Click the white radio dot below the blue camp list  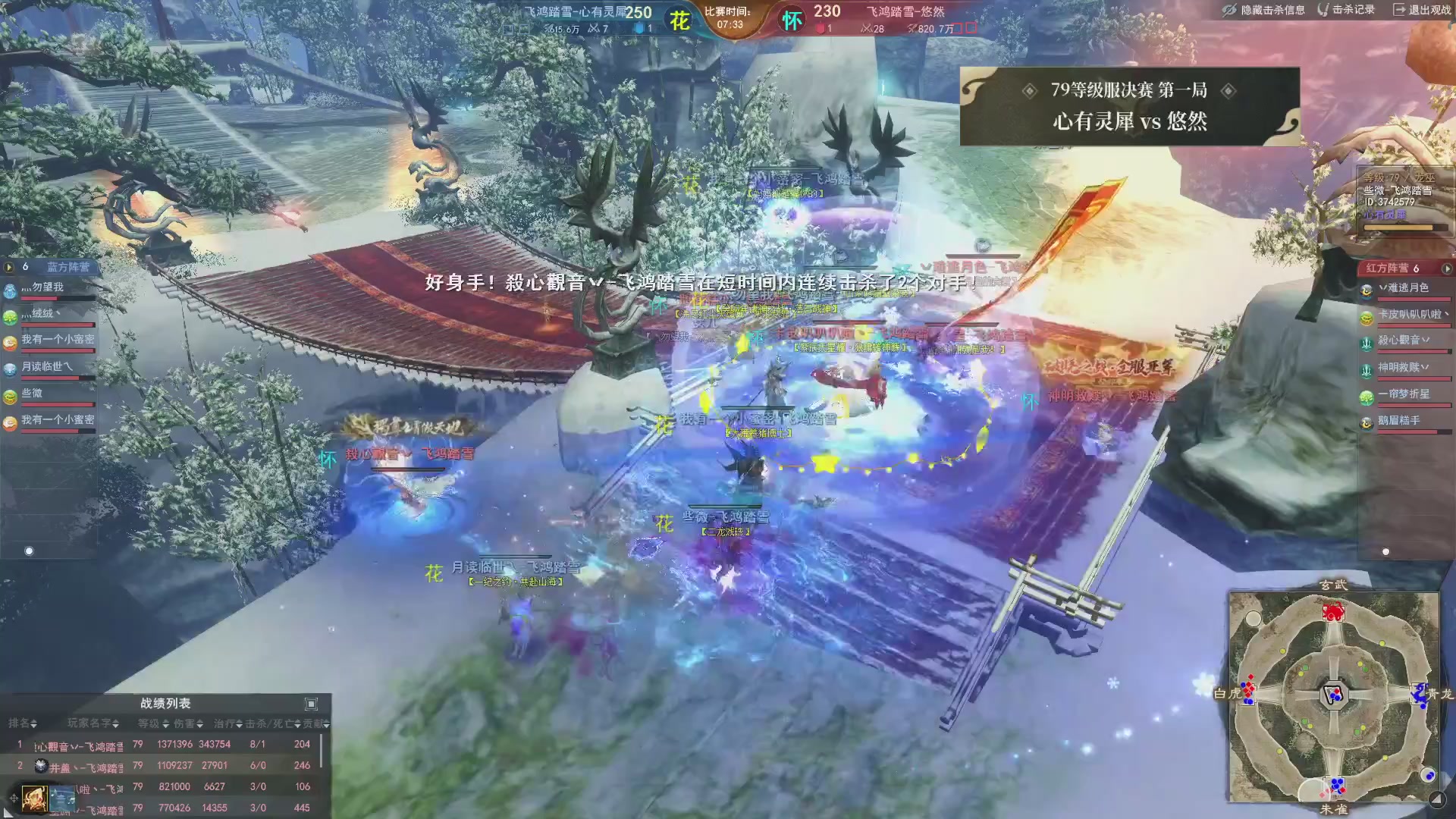[x=30, y=551]
